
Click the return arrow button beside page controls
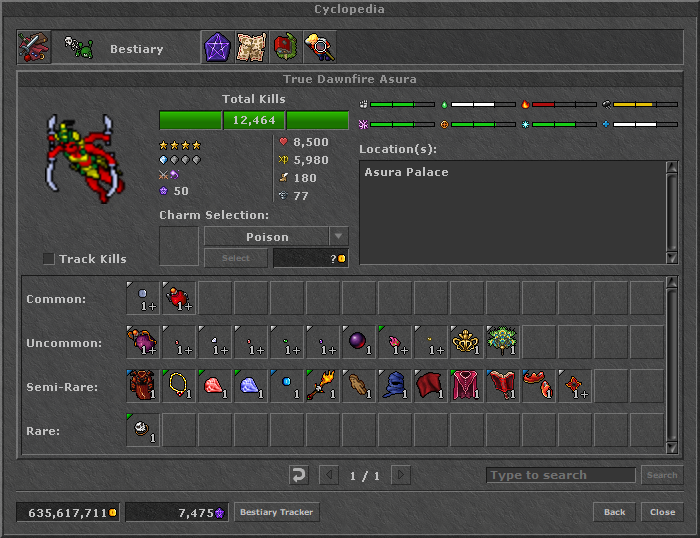pos(297,475)
